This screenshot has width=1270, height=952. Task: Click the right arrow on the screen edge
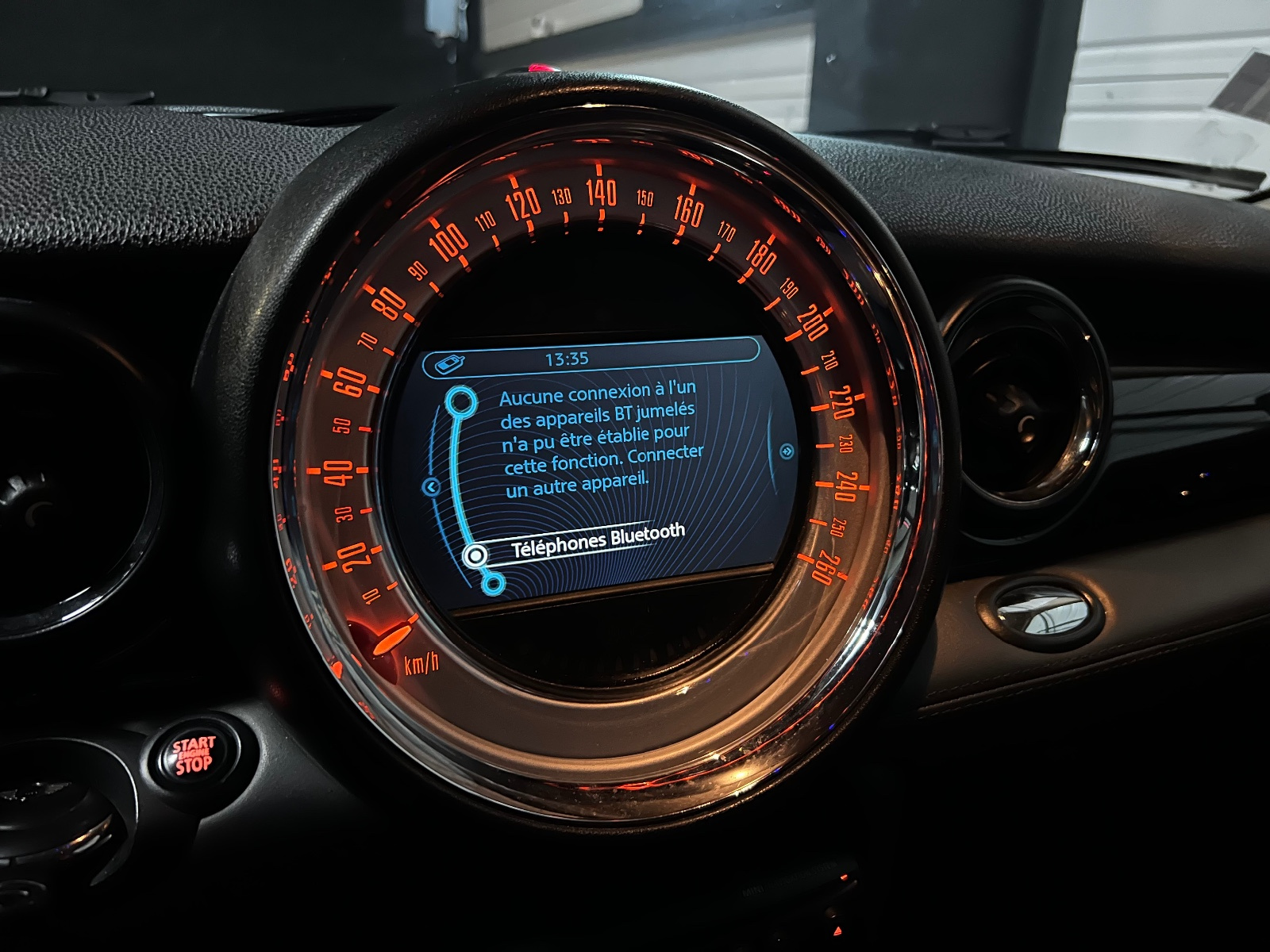coord(787,451)
